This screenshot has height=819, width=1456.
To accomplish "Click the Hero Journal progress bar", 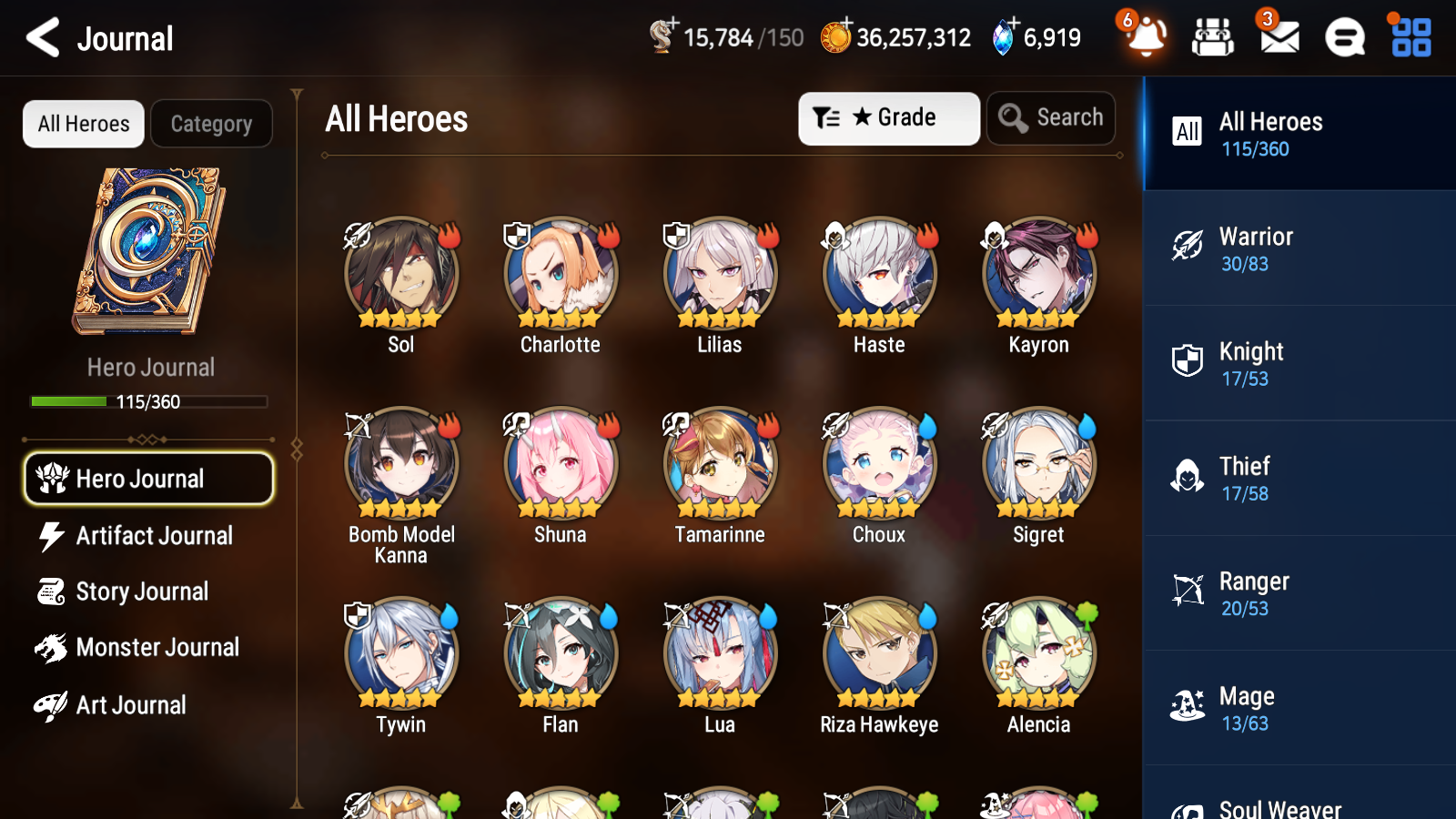I will coord(149,401).
